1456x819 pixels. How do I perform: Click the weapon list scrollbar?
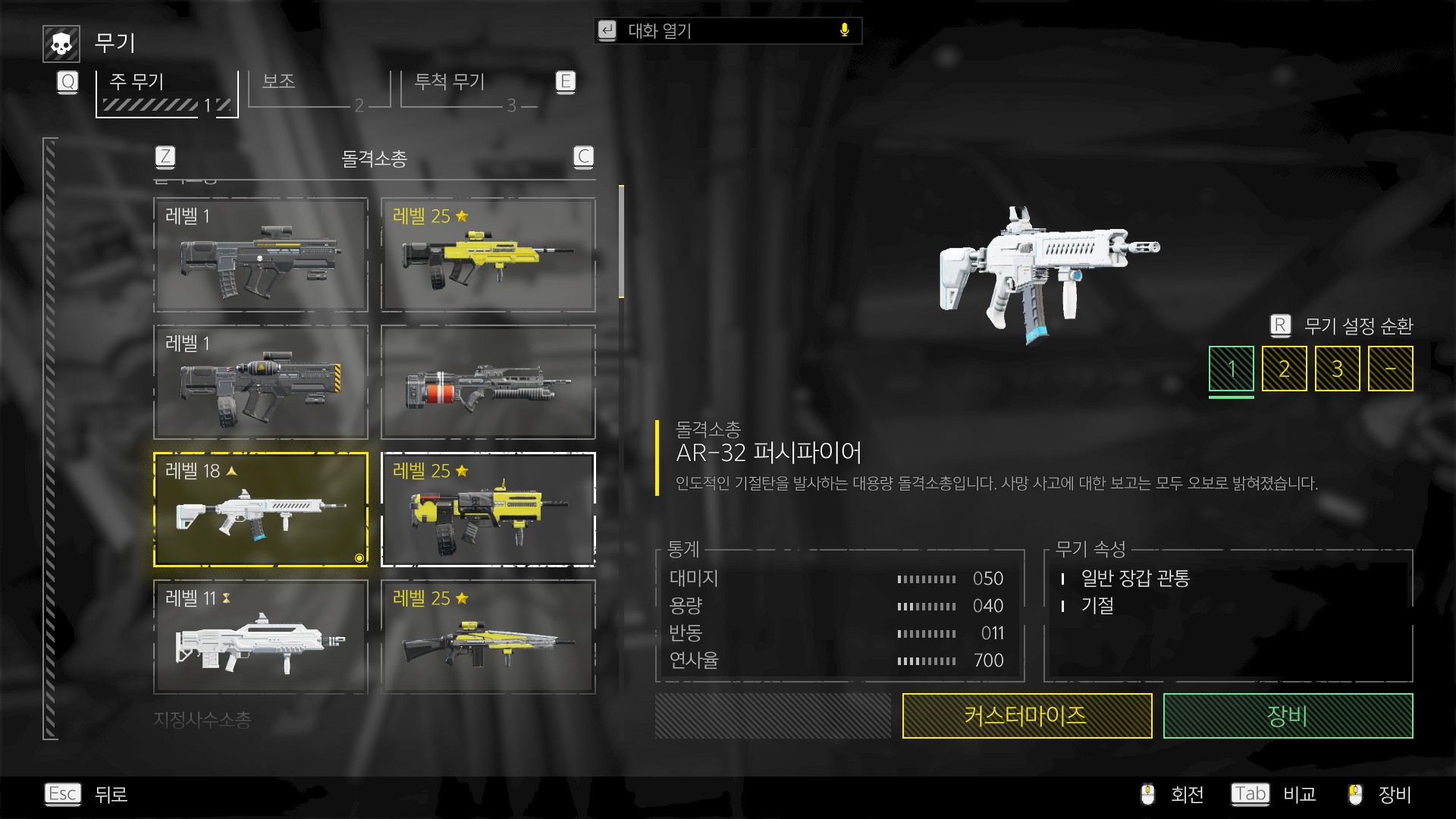tap(621, 243)
